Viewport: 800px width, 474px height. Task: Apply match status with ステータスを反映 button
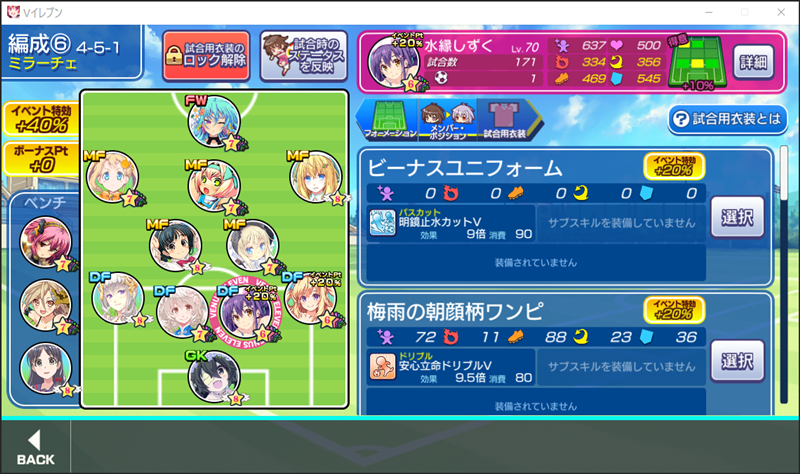tap(304, 54)
